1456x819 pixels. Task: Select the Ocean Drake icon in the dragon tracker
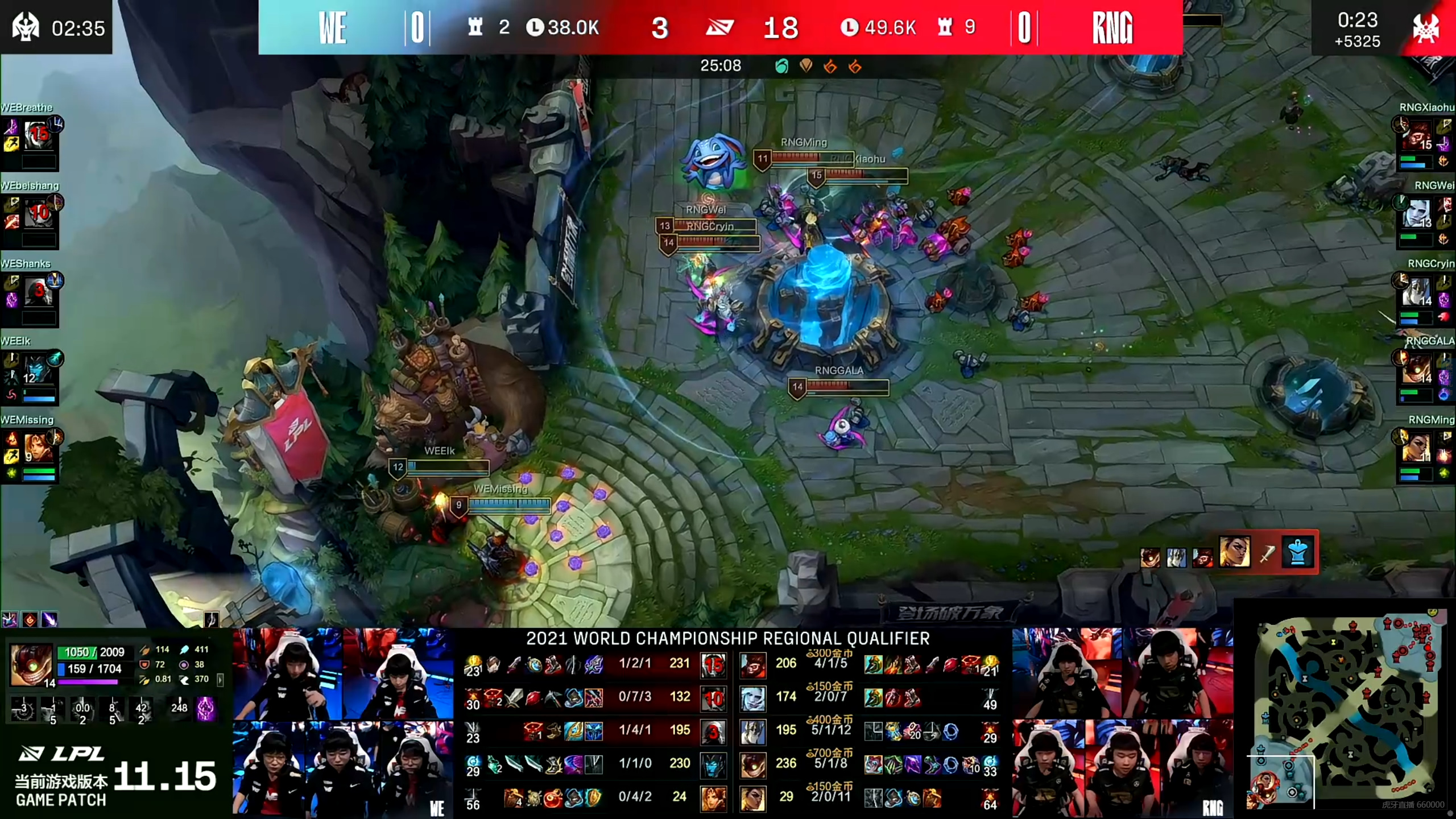[x=783, y=66]
